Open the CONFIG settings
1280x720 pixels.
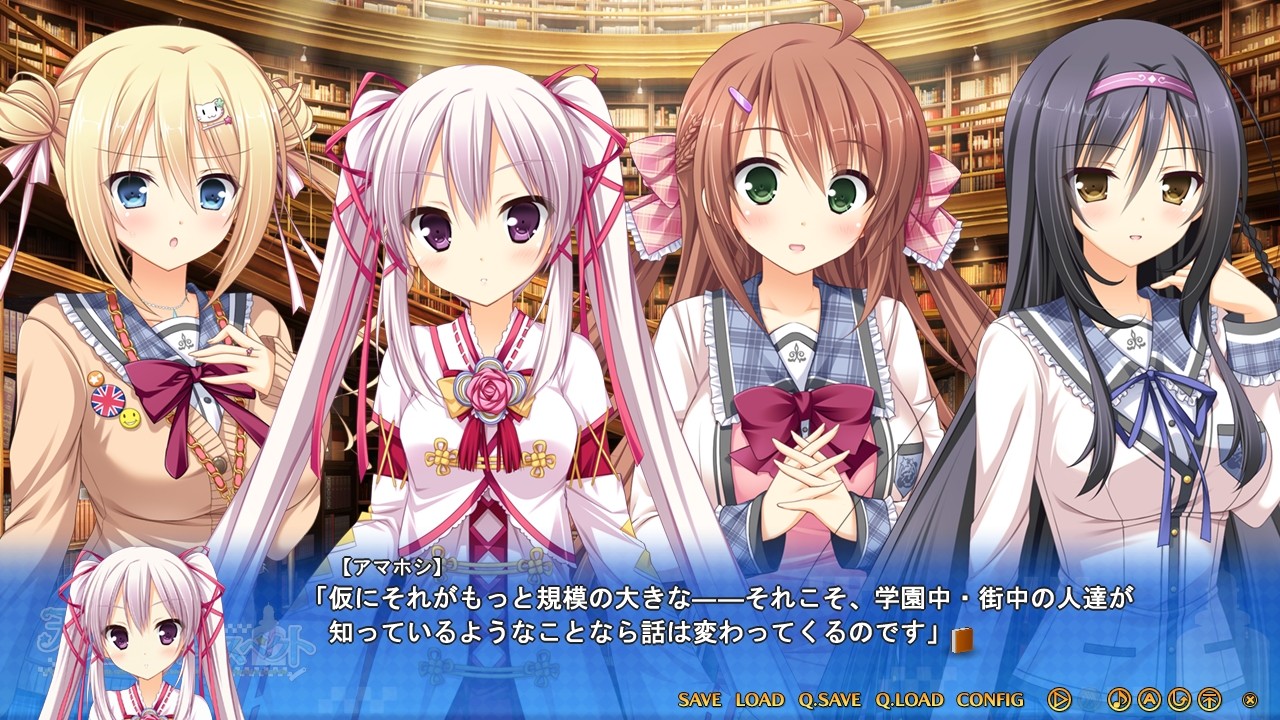pos(991,702)
